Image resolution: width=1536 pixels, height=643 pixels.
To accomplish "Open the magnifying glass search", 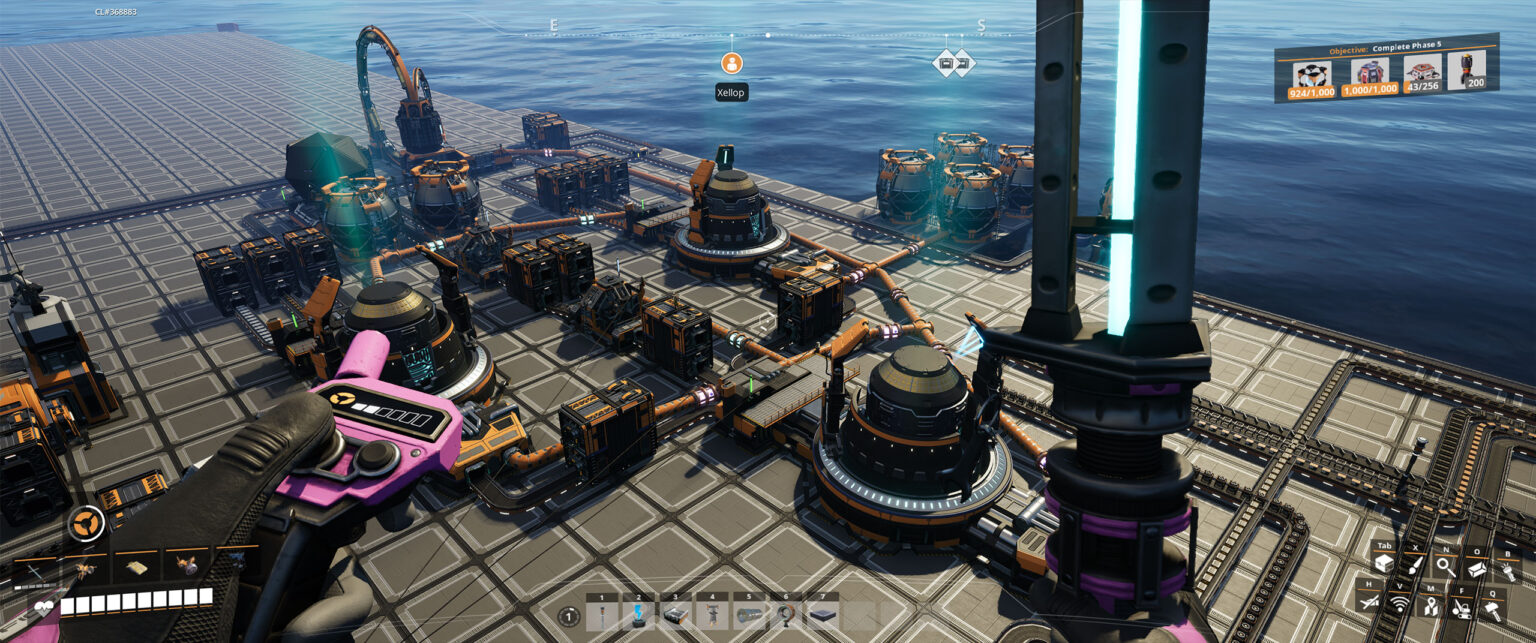I will point(1445,566).
